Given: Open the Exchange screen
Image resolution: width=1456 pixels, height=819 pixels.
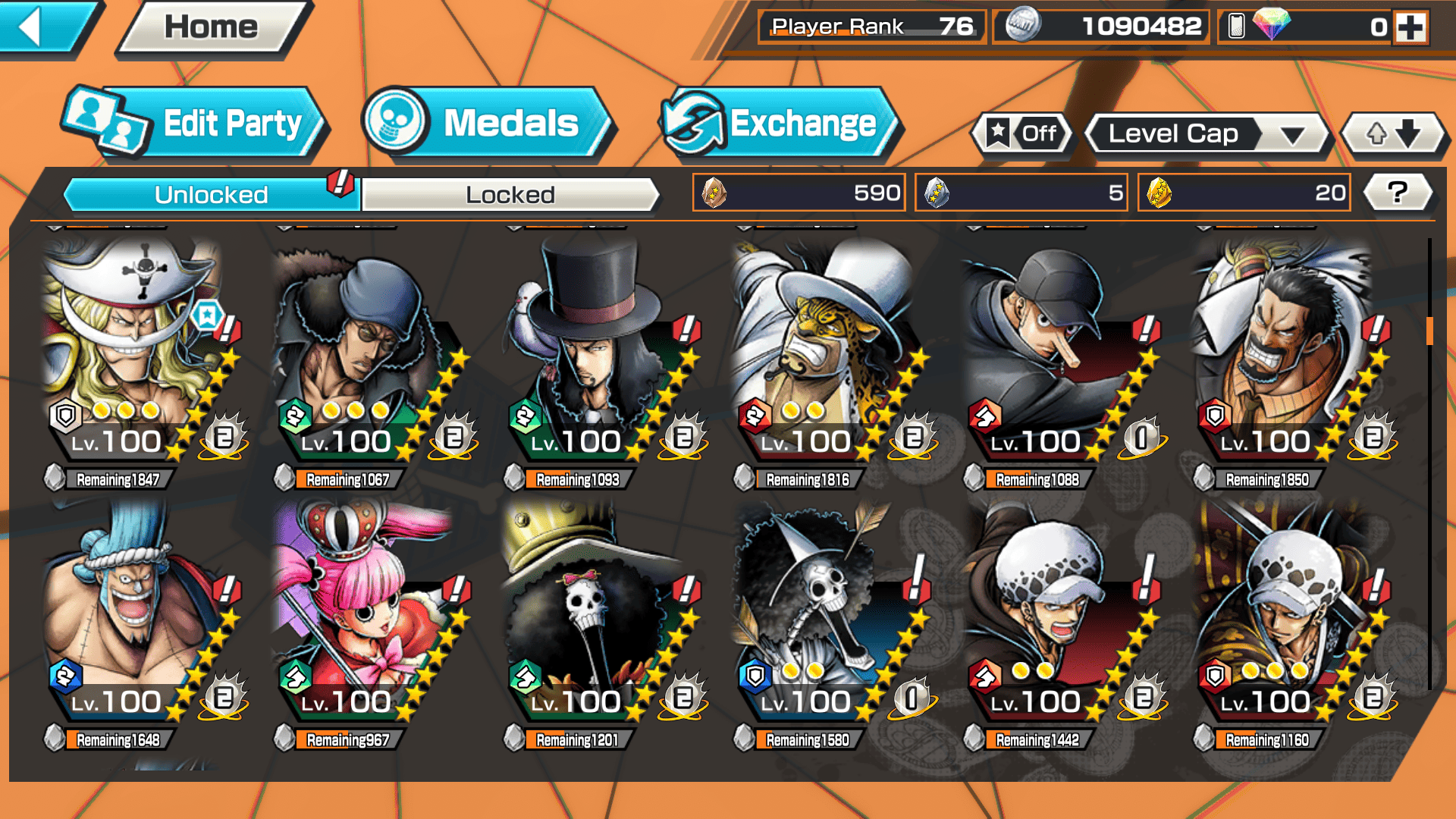Looking at the screenshot, I should pyautogui.click(x=777, y=123).
